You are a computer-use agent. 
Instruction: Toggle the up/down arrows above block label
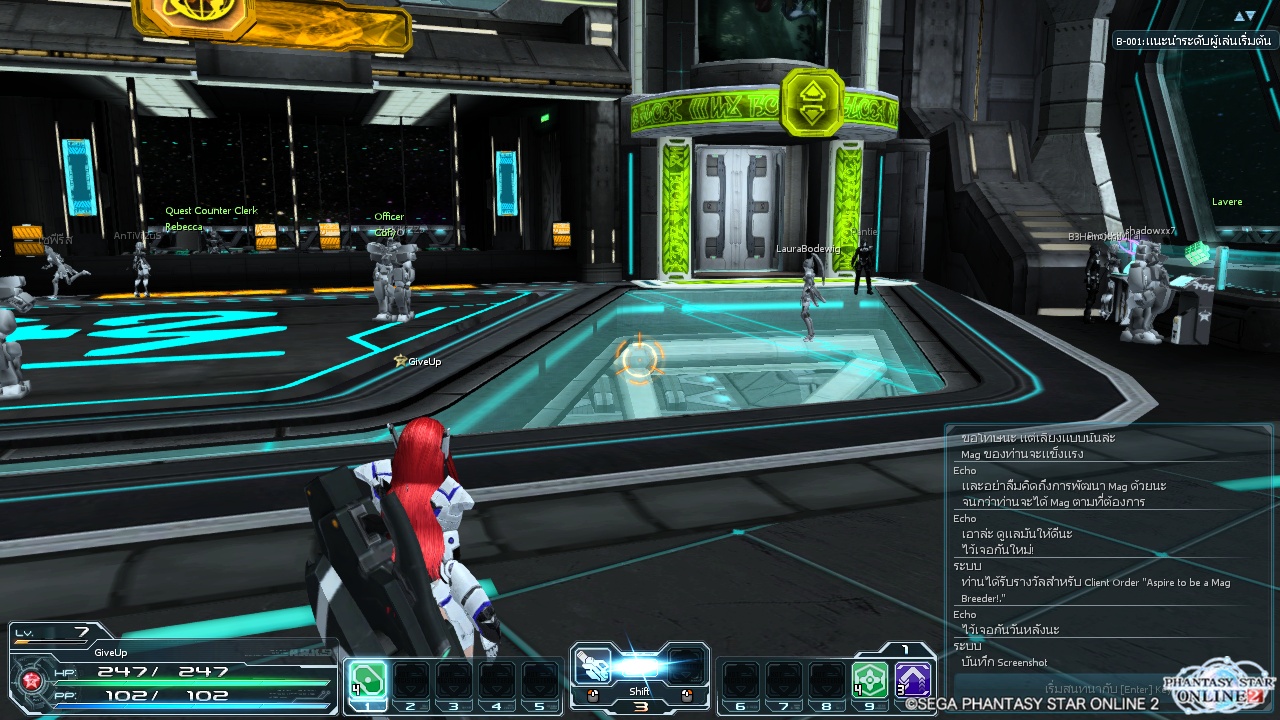1244,16
